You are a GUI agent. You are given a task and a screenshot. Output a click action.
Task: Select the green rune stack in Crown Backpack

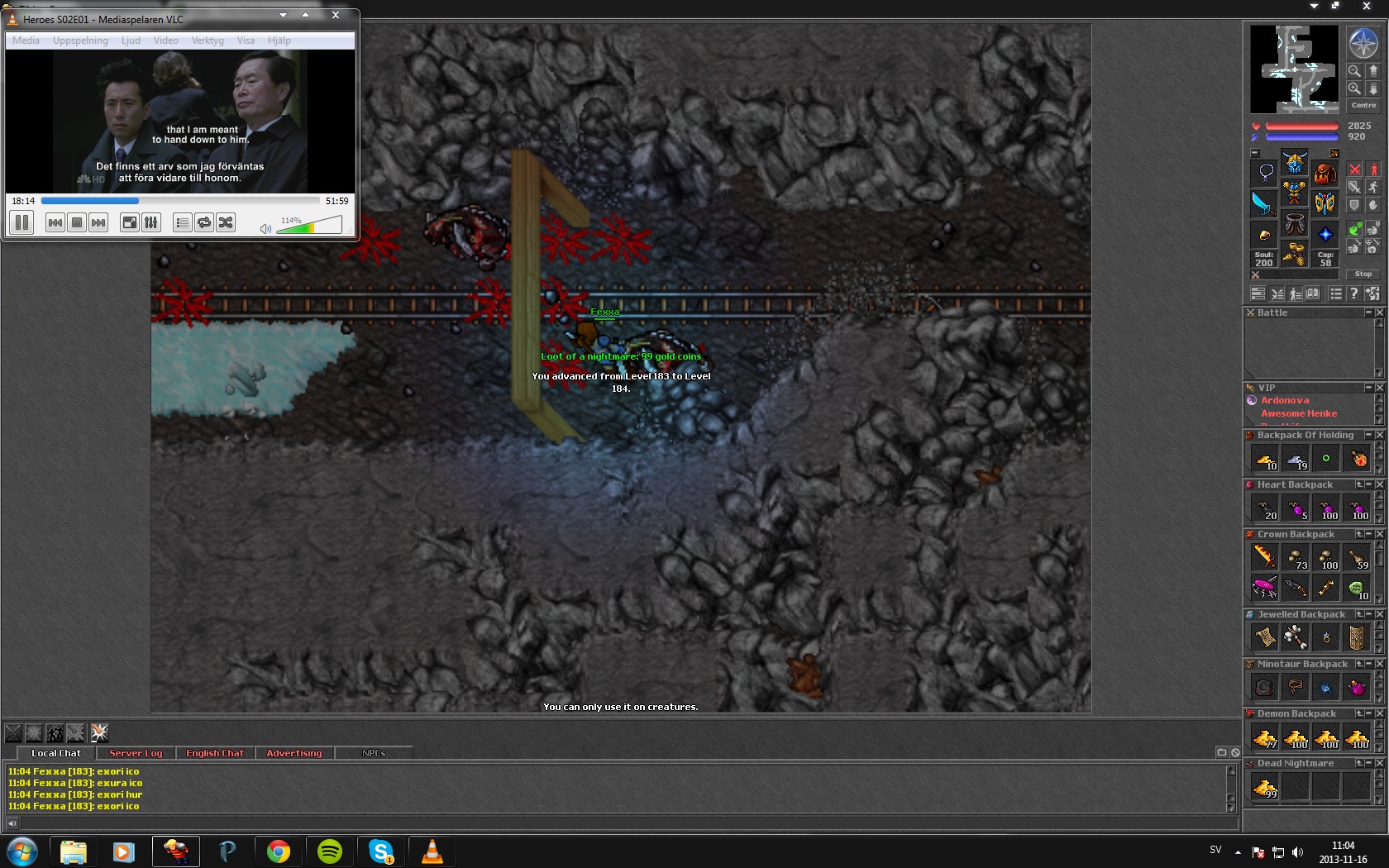(1357, 589)
